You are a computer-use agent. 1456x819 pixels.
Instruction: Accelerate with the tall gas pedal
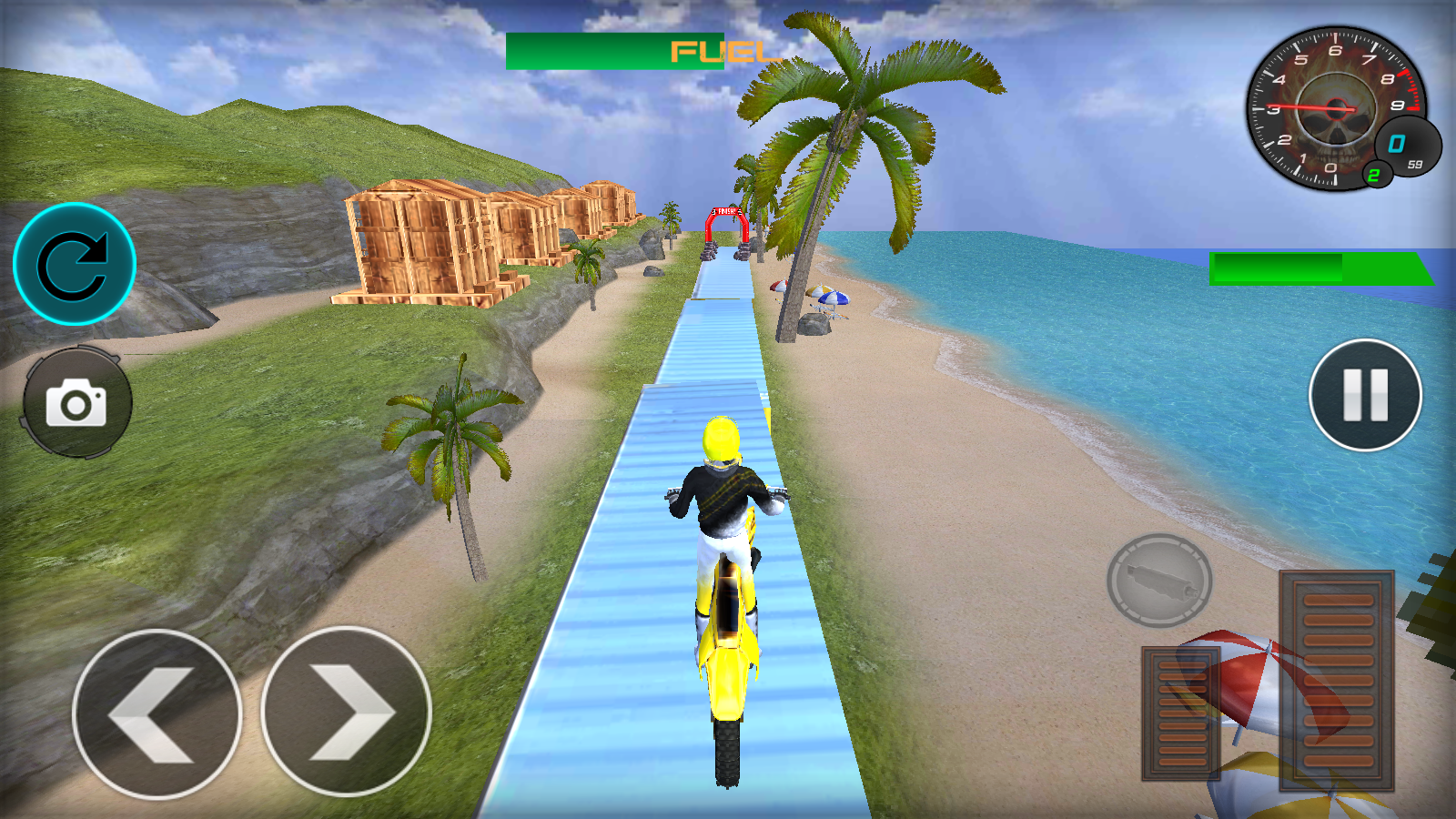pyautogui.click(x=1337, y=679)
